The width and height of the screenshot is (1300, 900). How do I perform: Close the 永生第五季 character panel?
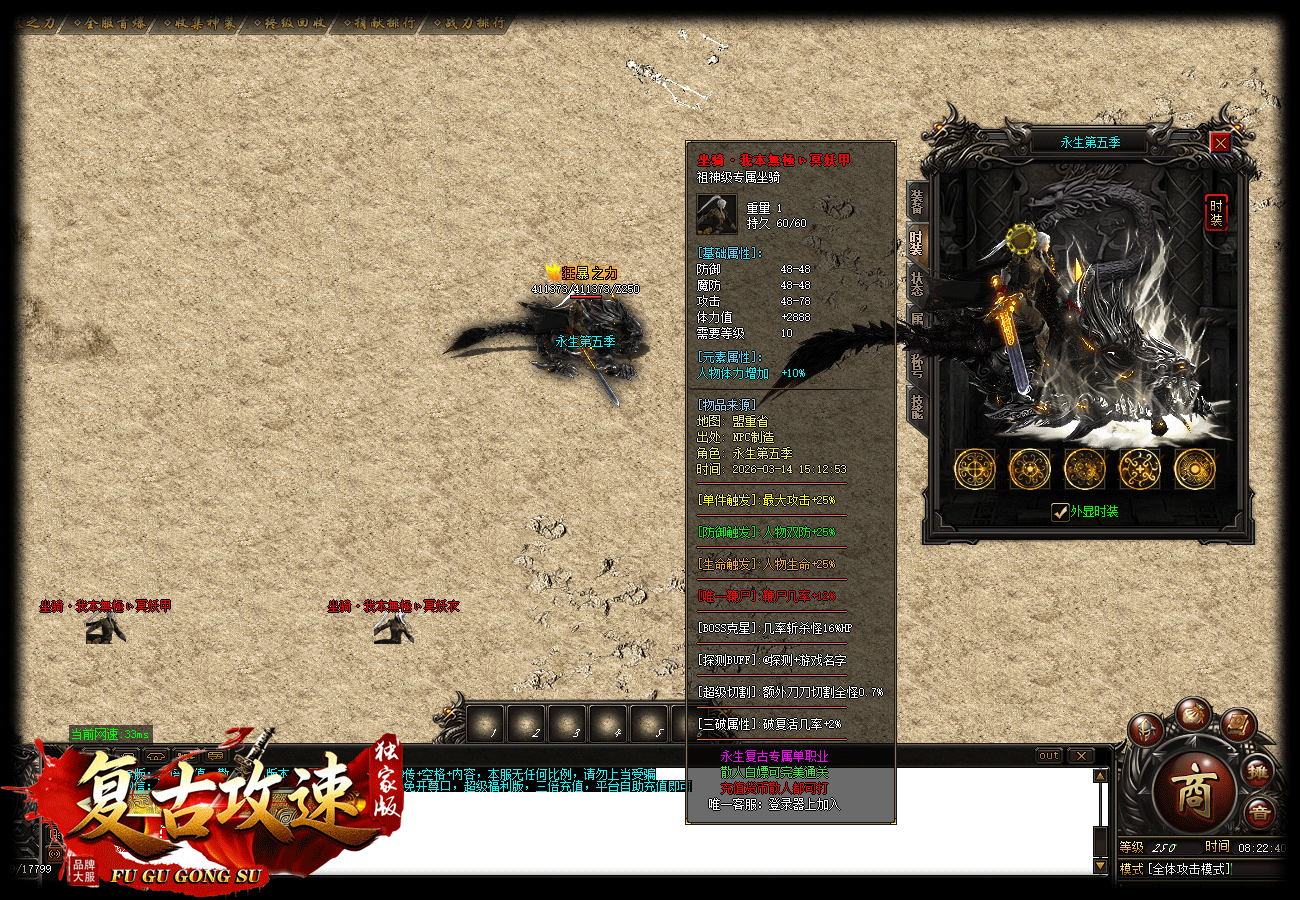point(1220,142)
